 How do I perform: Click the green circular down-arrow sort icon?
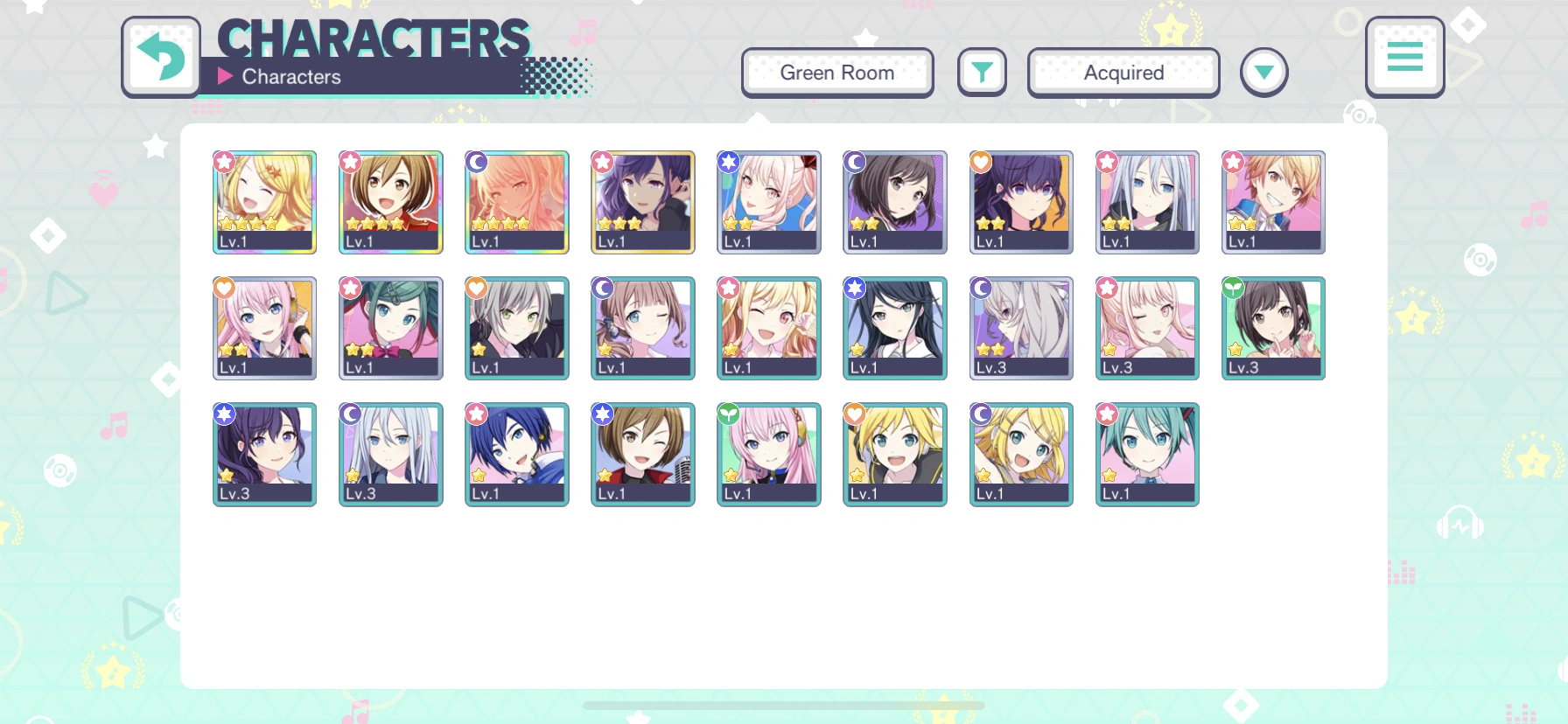pyautogui.click(x=1263, y=73)
